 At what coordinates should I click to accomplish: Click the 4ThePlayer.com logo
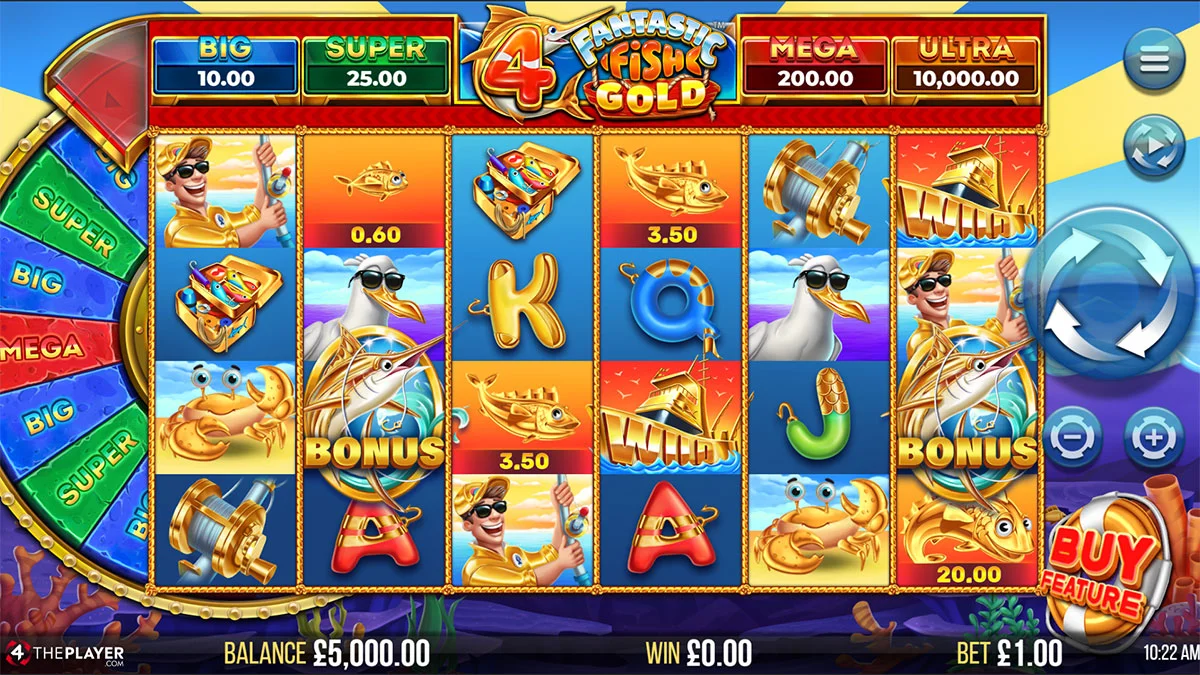click(66, 654)
